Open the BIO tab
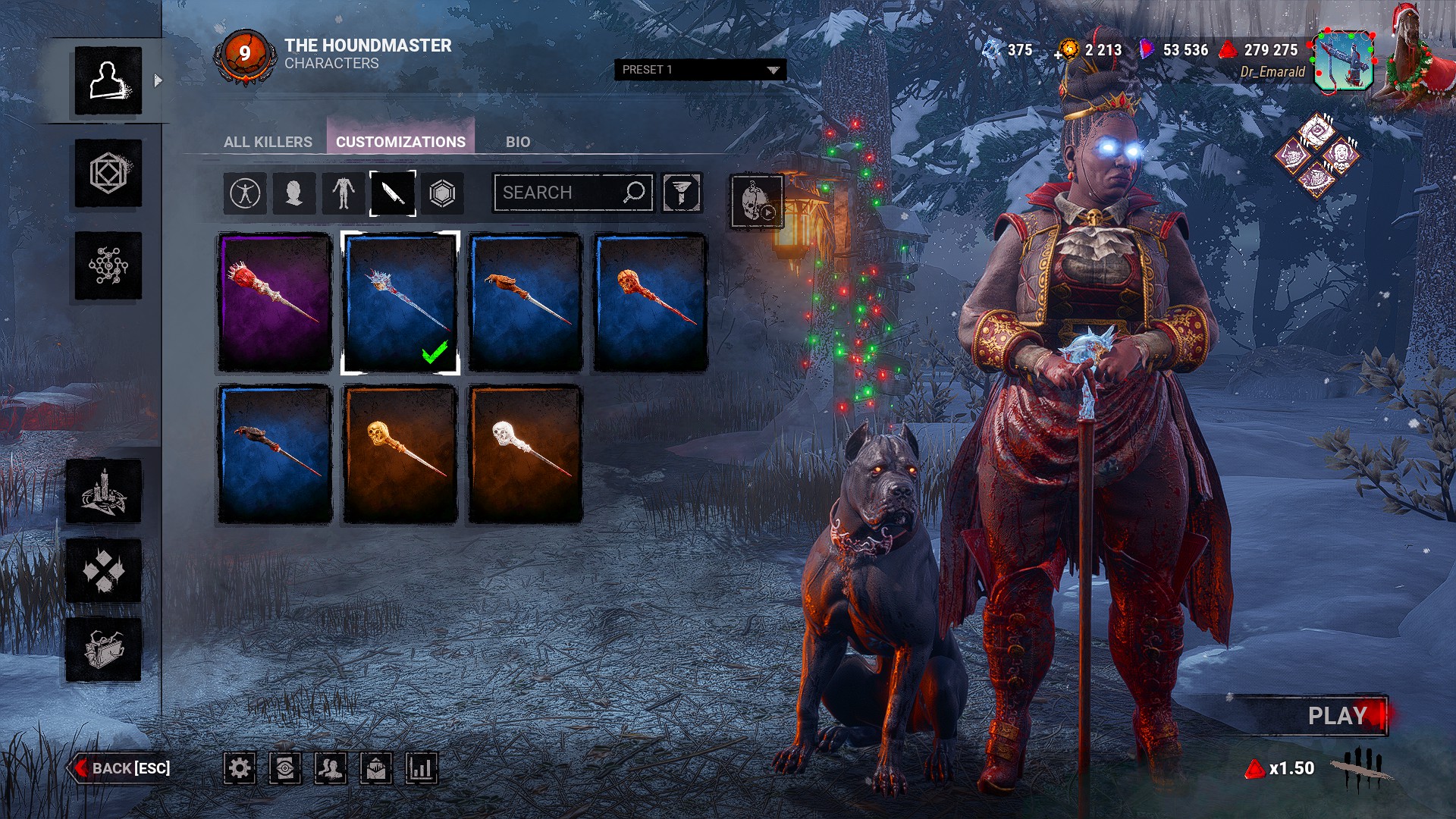This screenshot has height=819, width=1456. click(518, 142)
